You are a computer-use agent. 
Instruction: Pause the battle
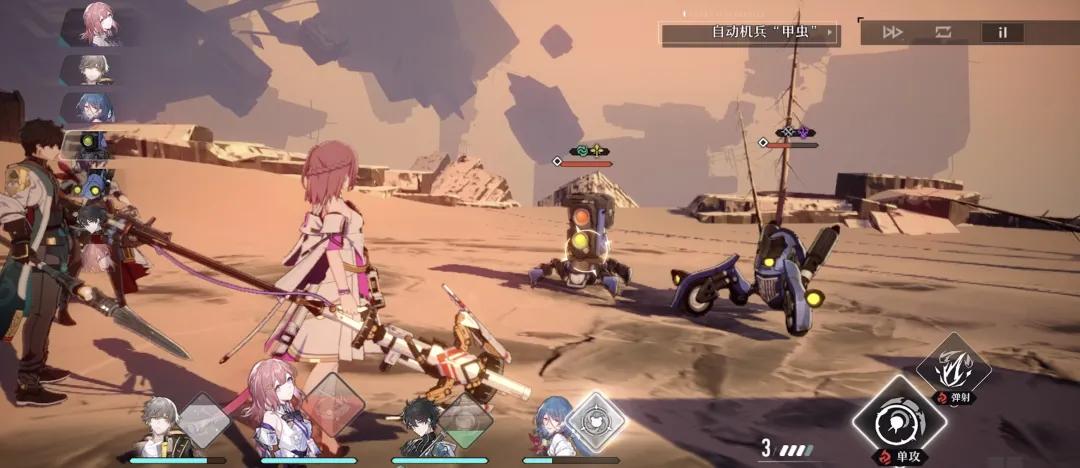[x=1002, y=32]
